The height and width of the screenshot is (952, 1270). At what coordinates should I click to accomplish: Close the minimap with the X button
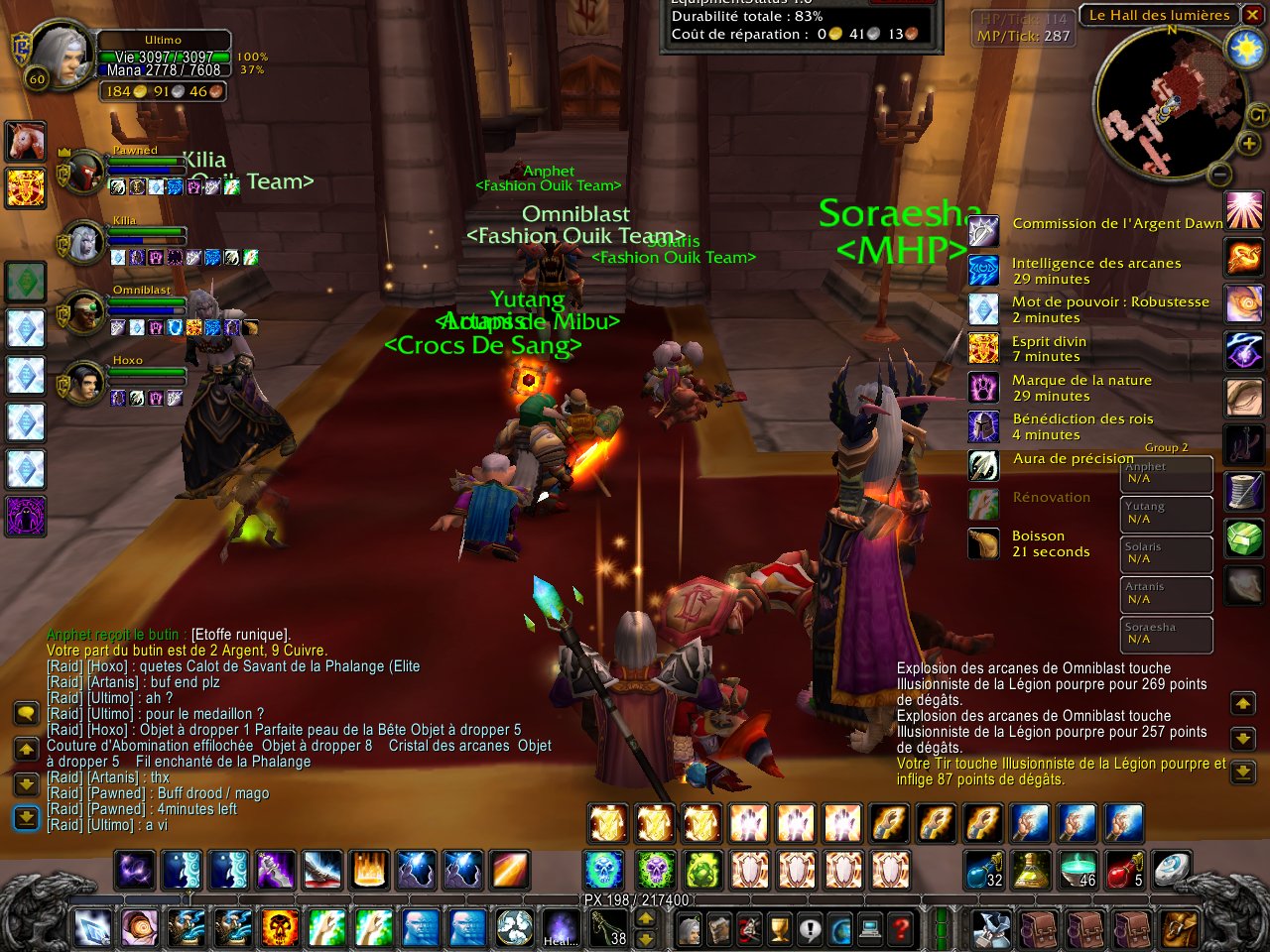1252,15
